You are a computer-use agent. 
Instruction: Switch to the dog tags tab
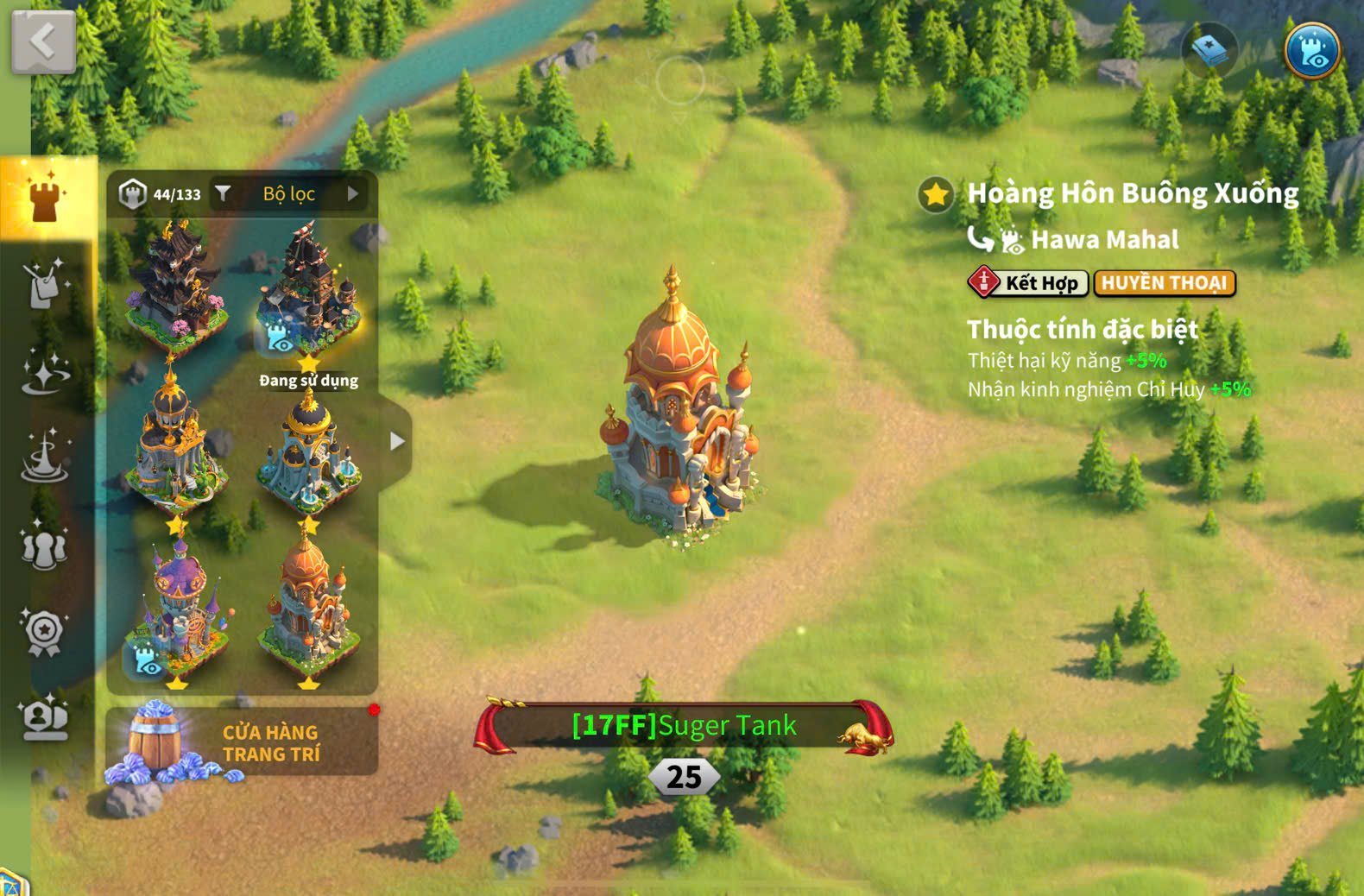pyautogui.click(x=45, y=284)
